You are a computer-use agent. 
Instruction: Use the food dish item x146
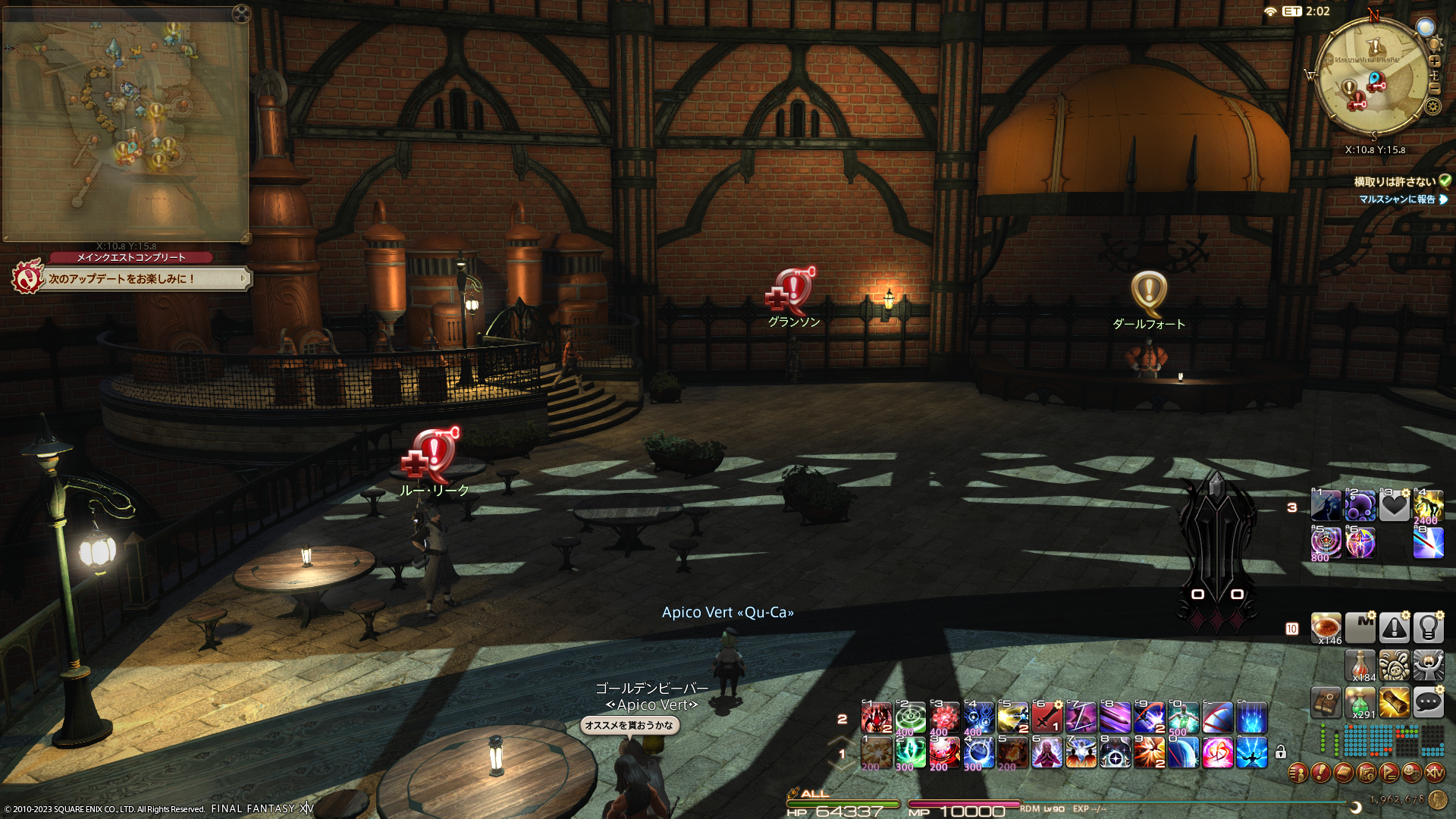(x=1326, y=628)
